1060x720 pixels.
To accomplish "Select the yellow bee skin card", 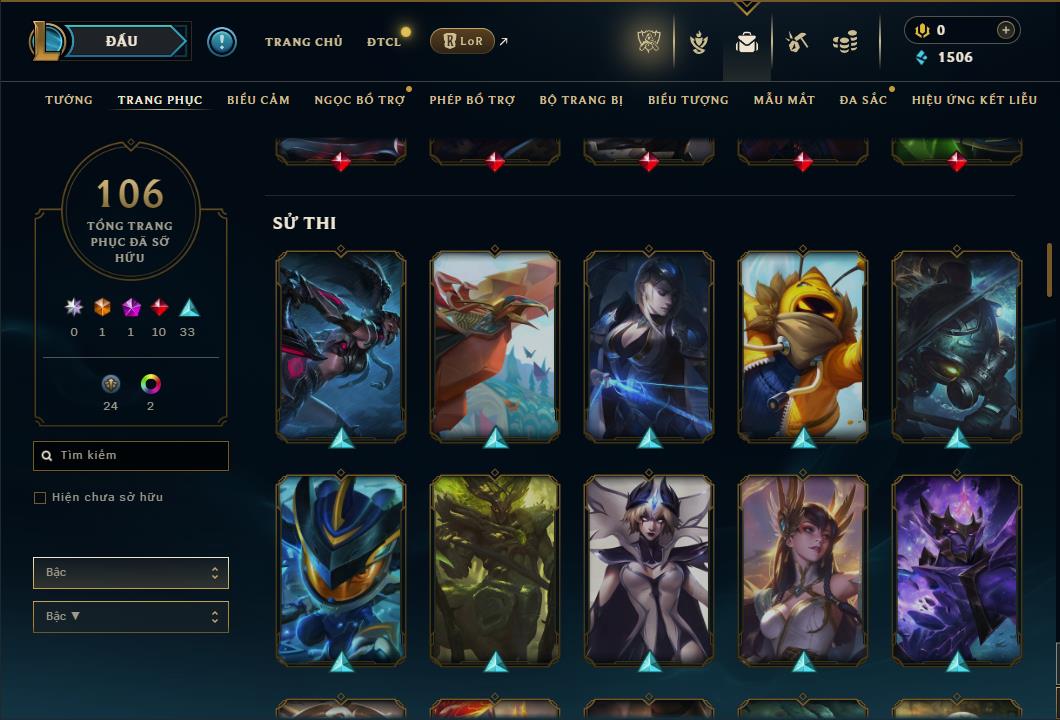I will [x=803, y=345].
